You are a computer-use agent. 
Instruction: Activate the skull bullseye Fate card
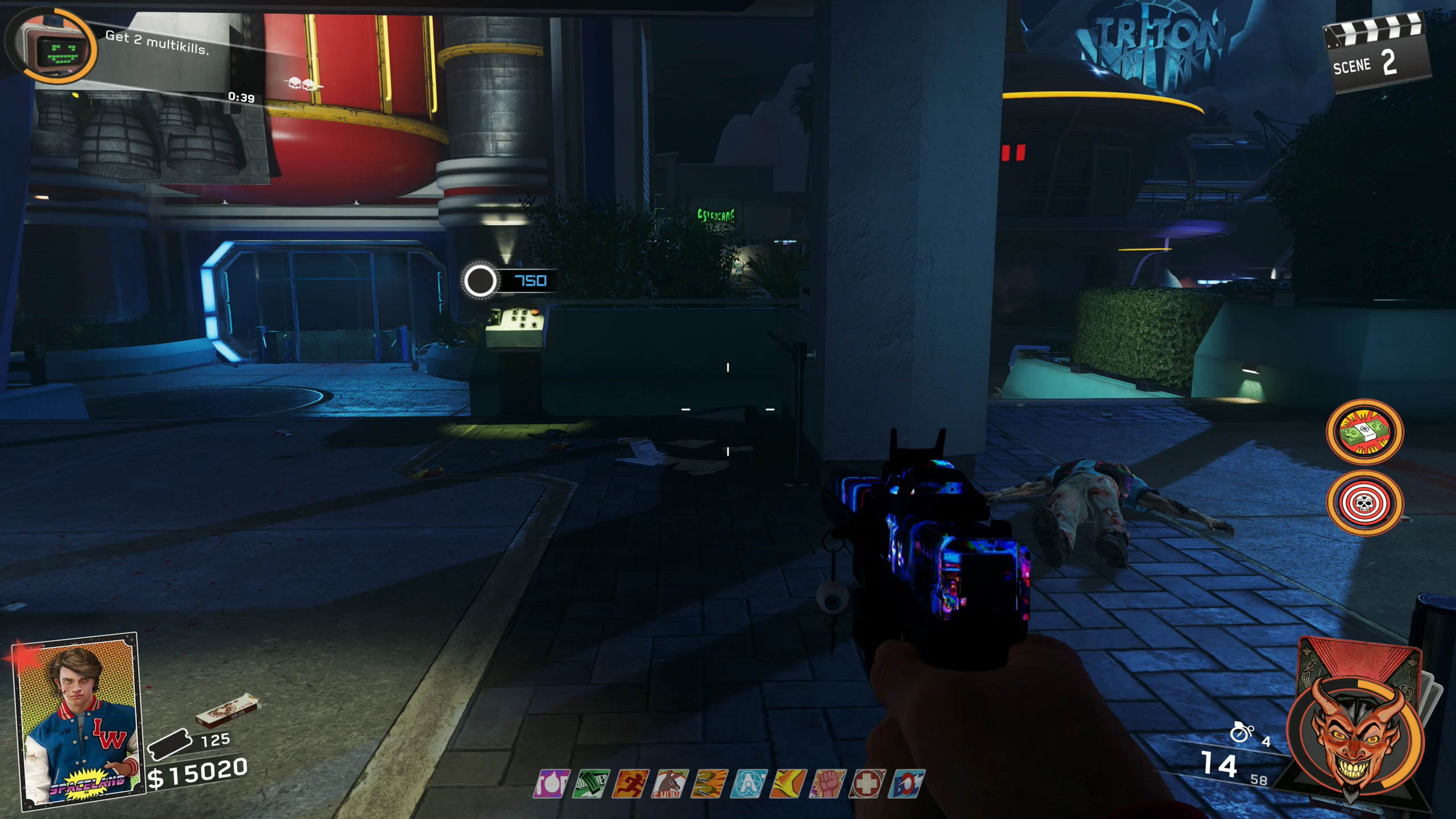pyautogui.click(x=1364, y=503)
